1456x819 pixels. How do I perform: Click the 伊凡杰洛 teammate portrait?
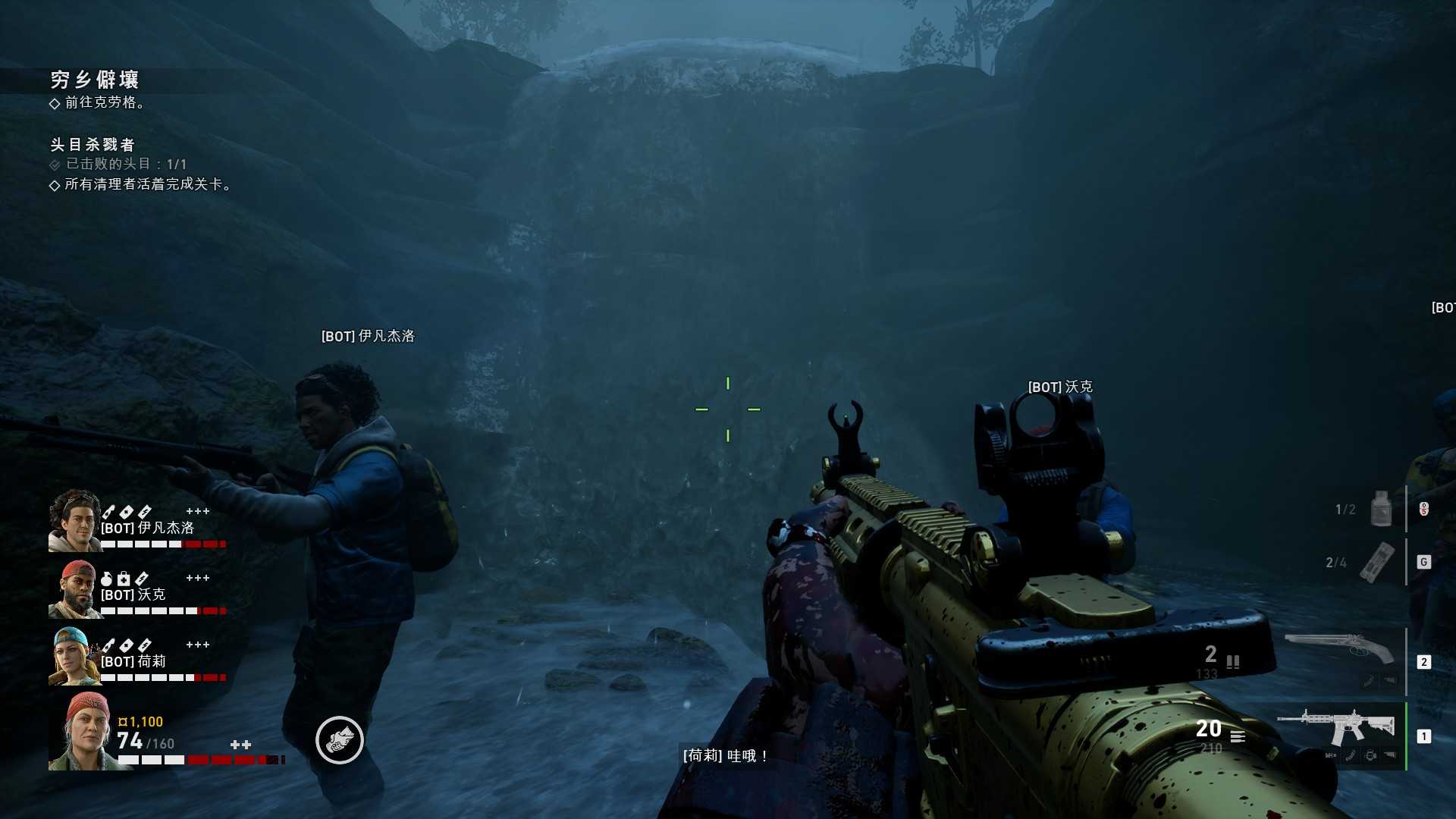(x=74, y=521)
